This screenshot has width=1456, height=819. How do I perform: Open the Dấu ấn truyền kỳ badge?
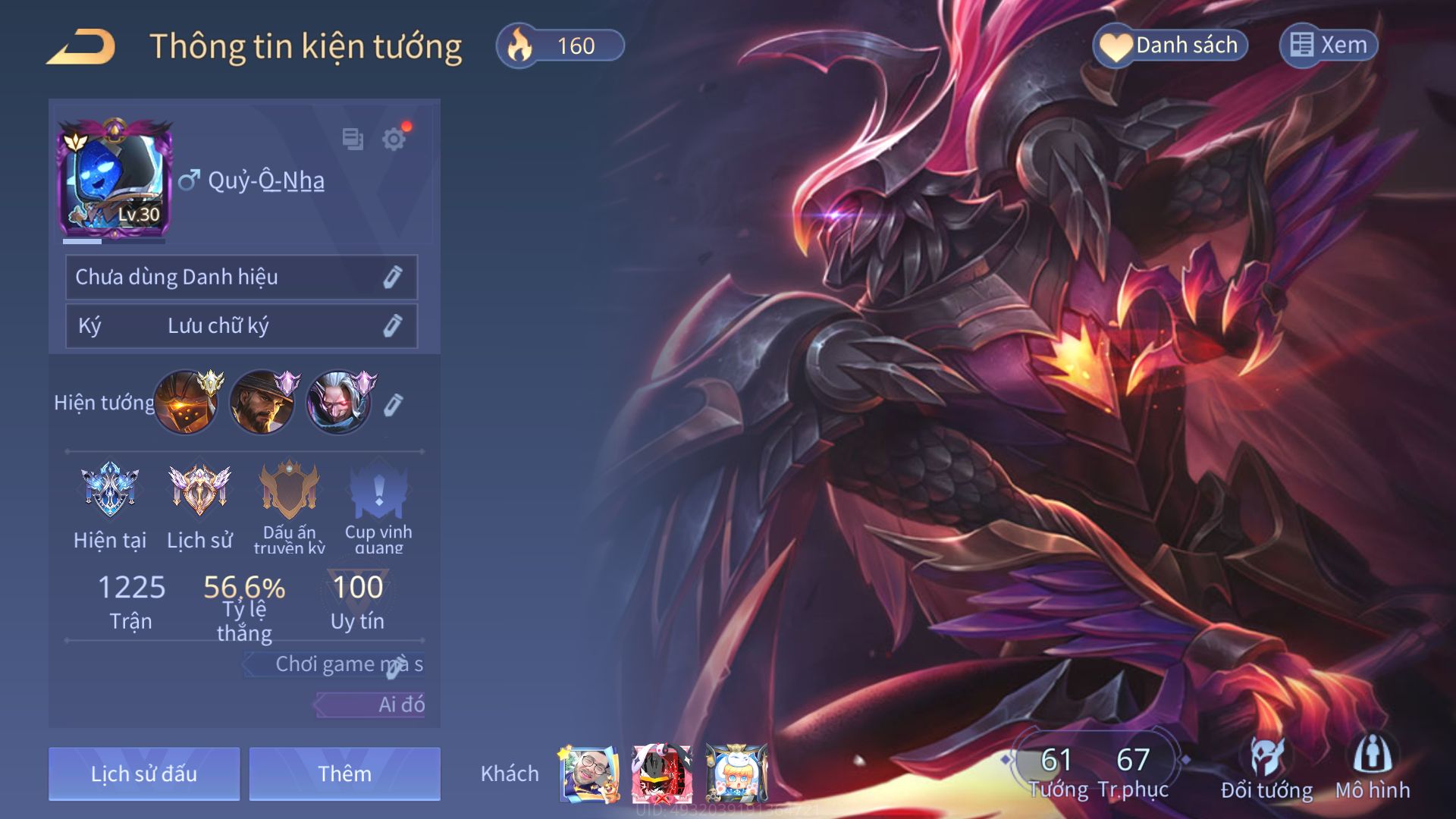pos(289,491)
